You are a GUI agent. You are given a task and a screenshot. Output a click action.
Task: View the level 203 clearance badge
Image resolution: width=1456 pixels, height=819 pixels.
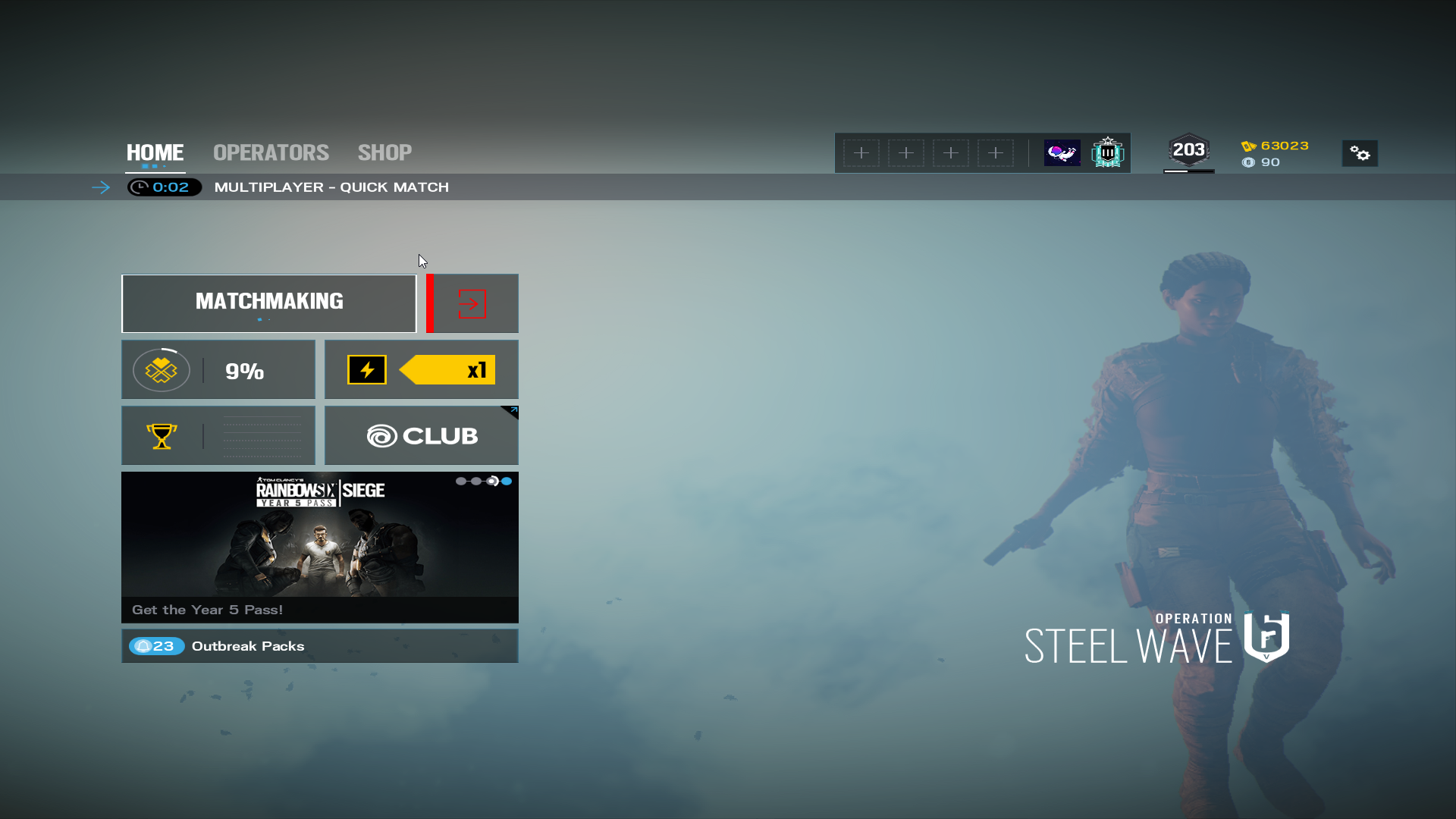click(1188, 151)
